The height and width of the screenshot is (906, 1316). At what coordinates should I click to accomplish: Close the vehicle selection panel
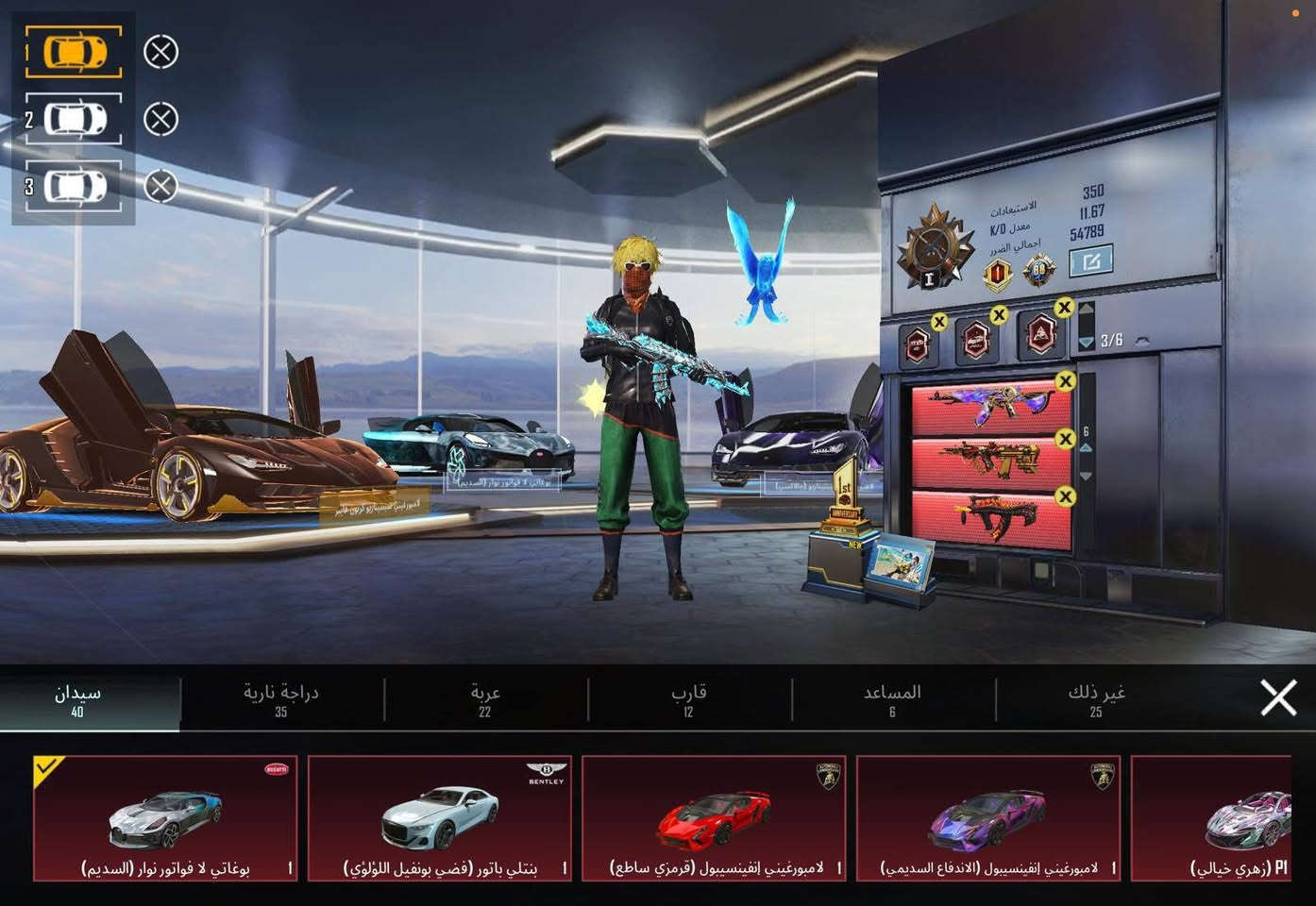click(x=1278, y=698)
